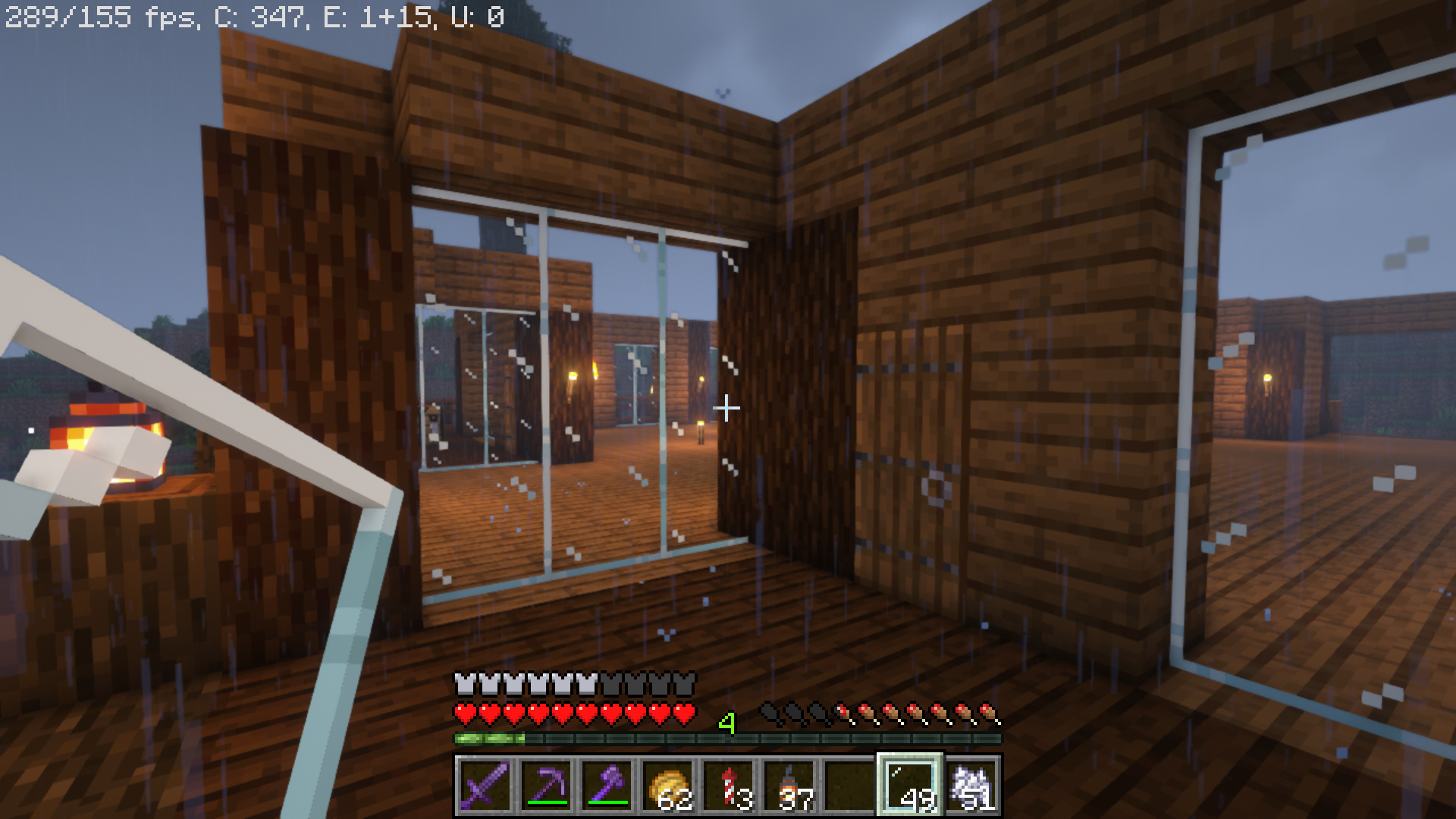Click the crosshair at screen center
The height and width of the screenshot is (819, 1456).
728,407
